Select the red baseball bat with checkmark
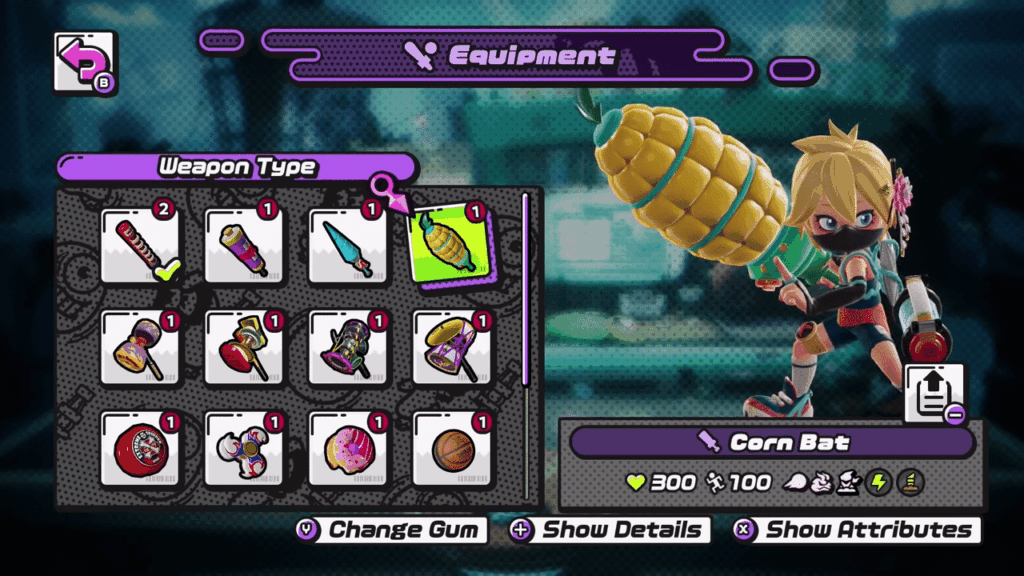 [x=141, y=246]
